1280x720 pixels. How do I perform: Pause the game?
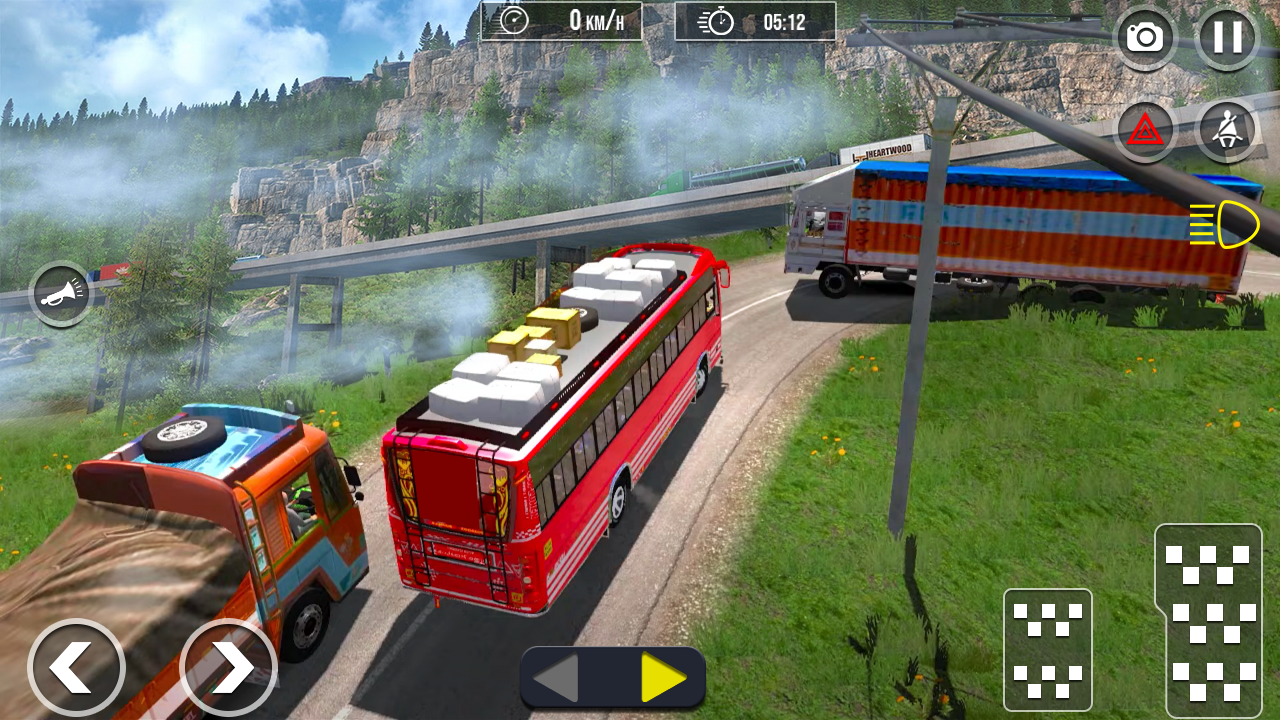(x=1227, y=38)
